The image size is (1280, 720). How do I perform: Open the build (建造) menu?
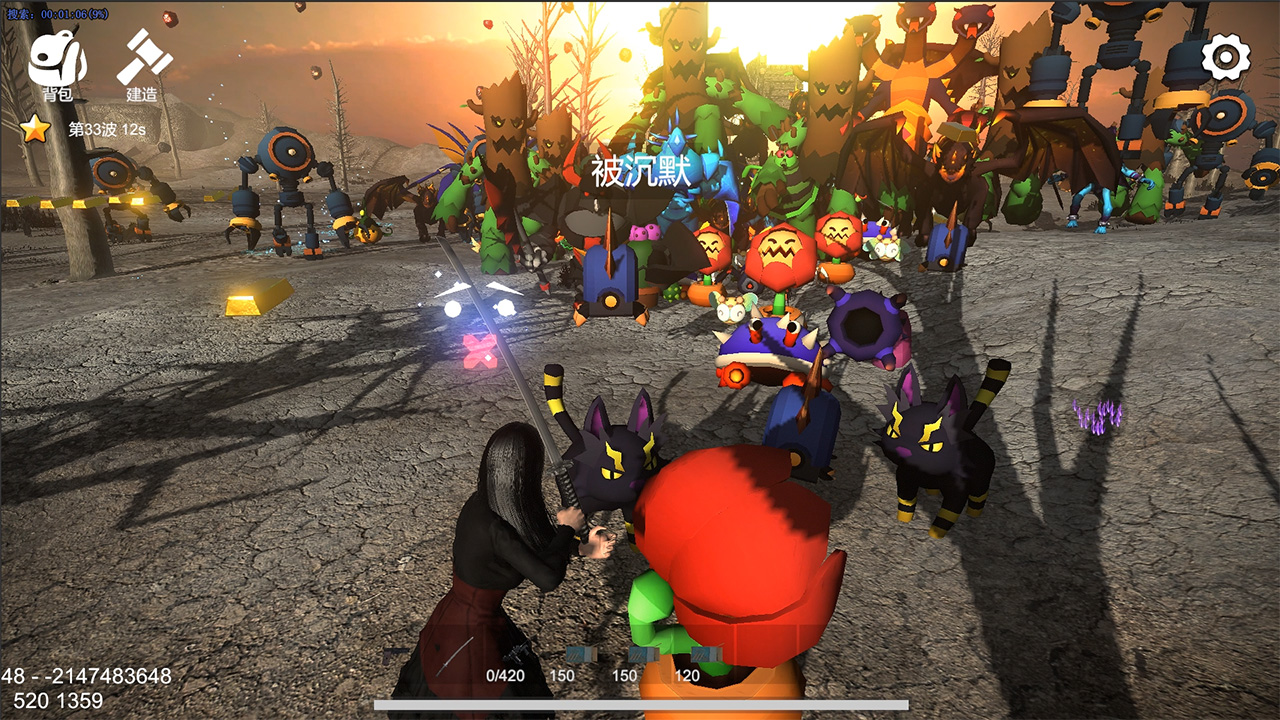click(x=143, y=65)
